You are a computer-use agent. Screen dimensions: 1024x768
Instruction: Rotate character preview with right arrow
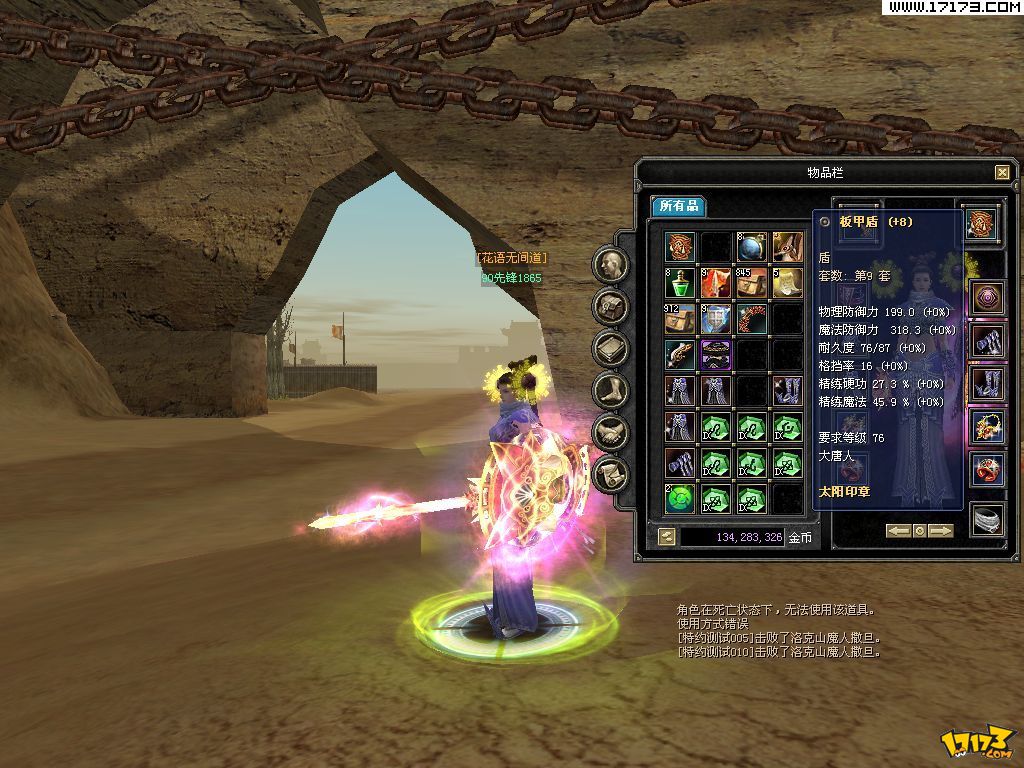[941, 531]
